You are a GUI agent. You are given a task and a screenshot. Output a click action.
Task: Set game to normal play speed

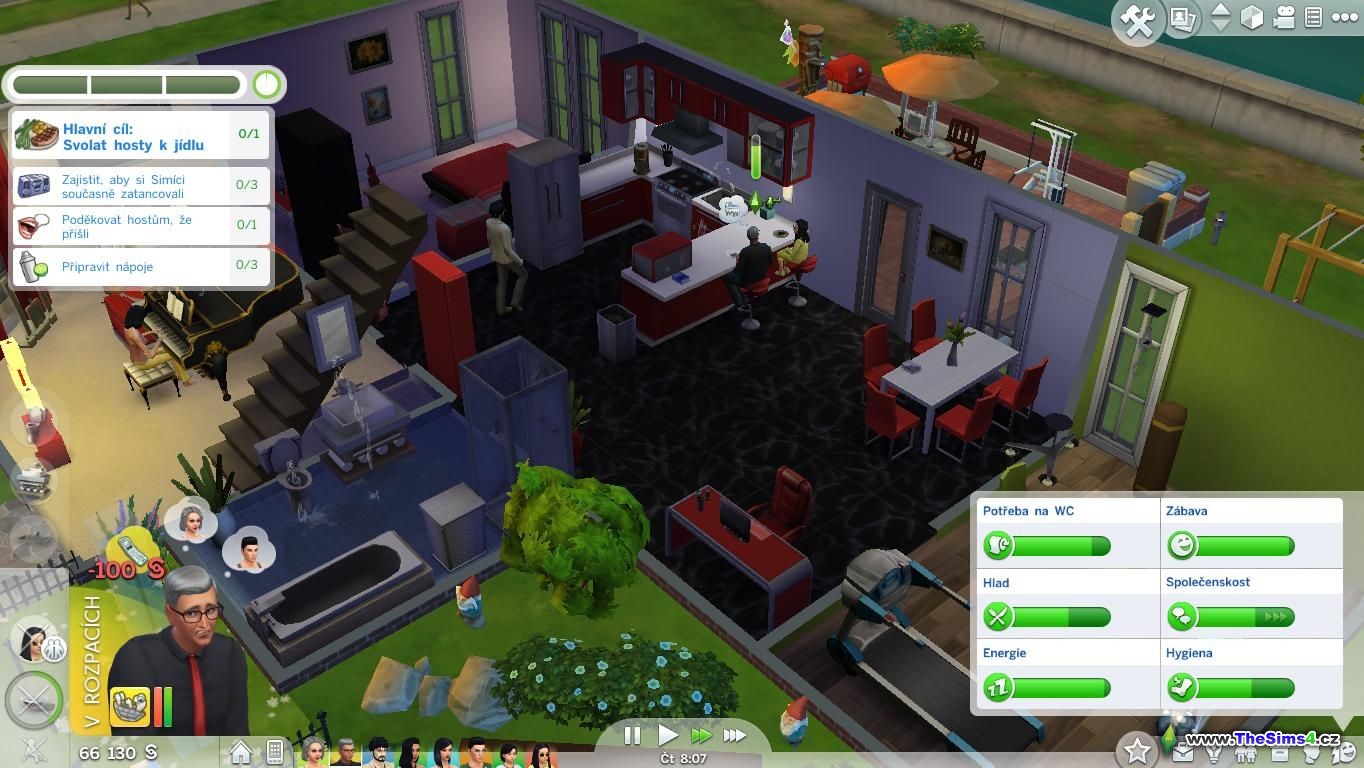pos(667,736)
